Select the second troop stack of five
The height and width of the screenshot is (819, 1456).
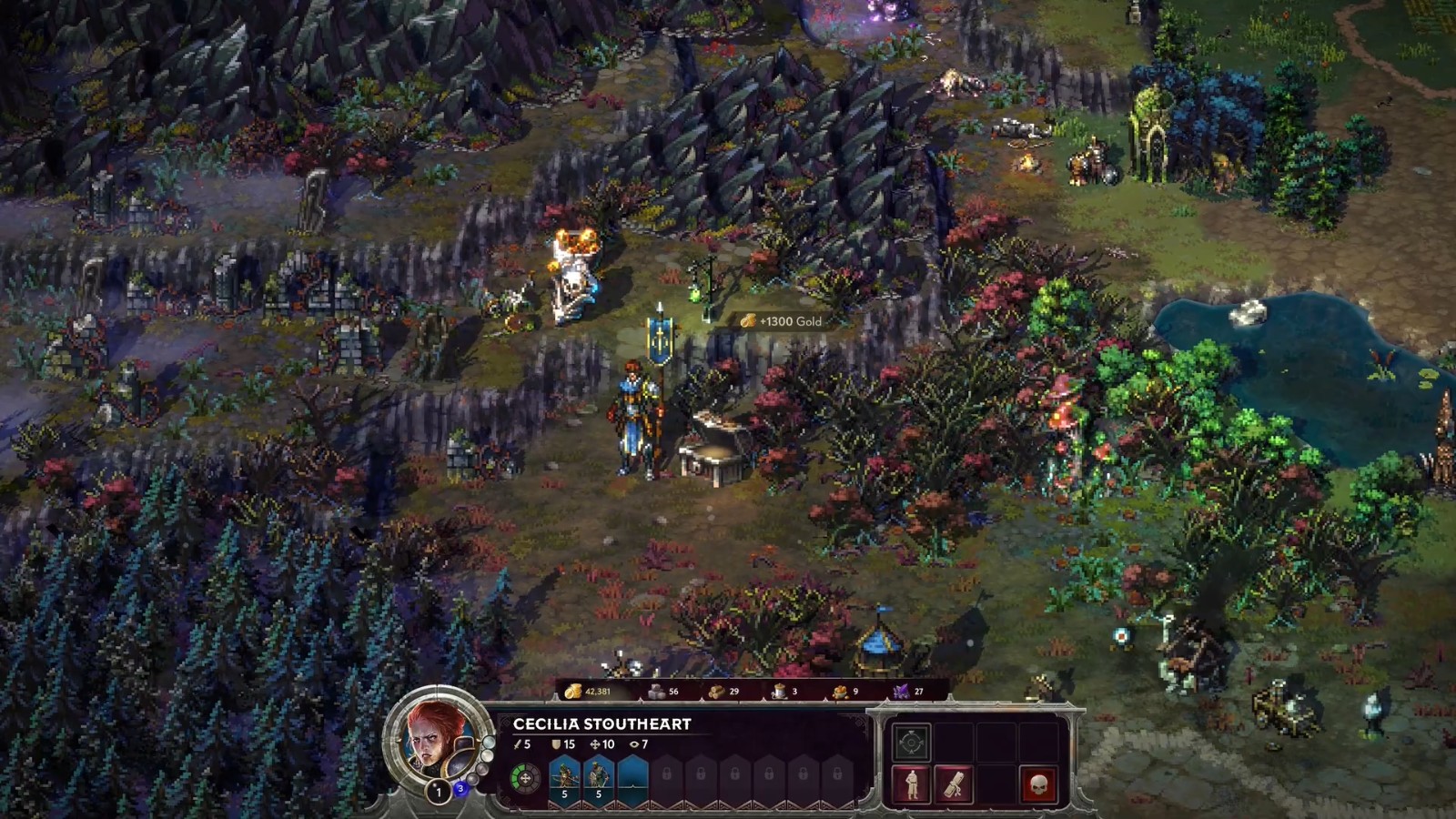click(598, 779)
